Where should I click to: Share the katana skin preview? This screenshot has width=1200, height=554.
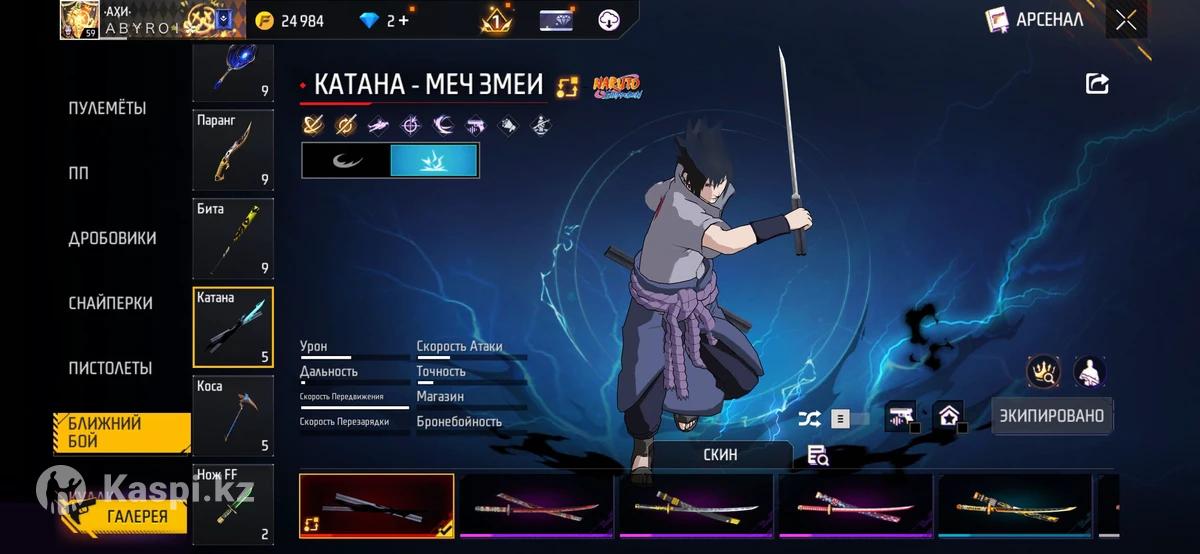click(1097, 84)
